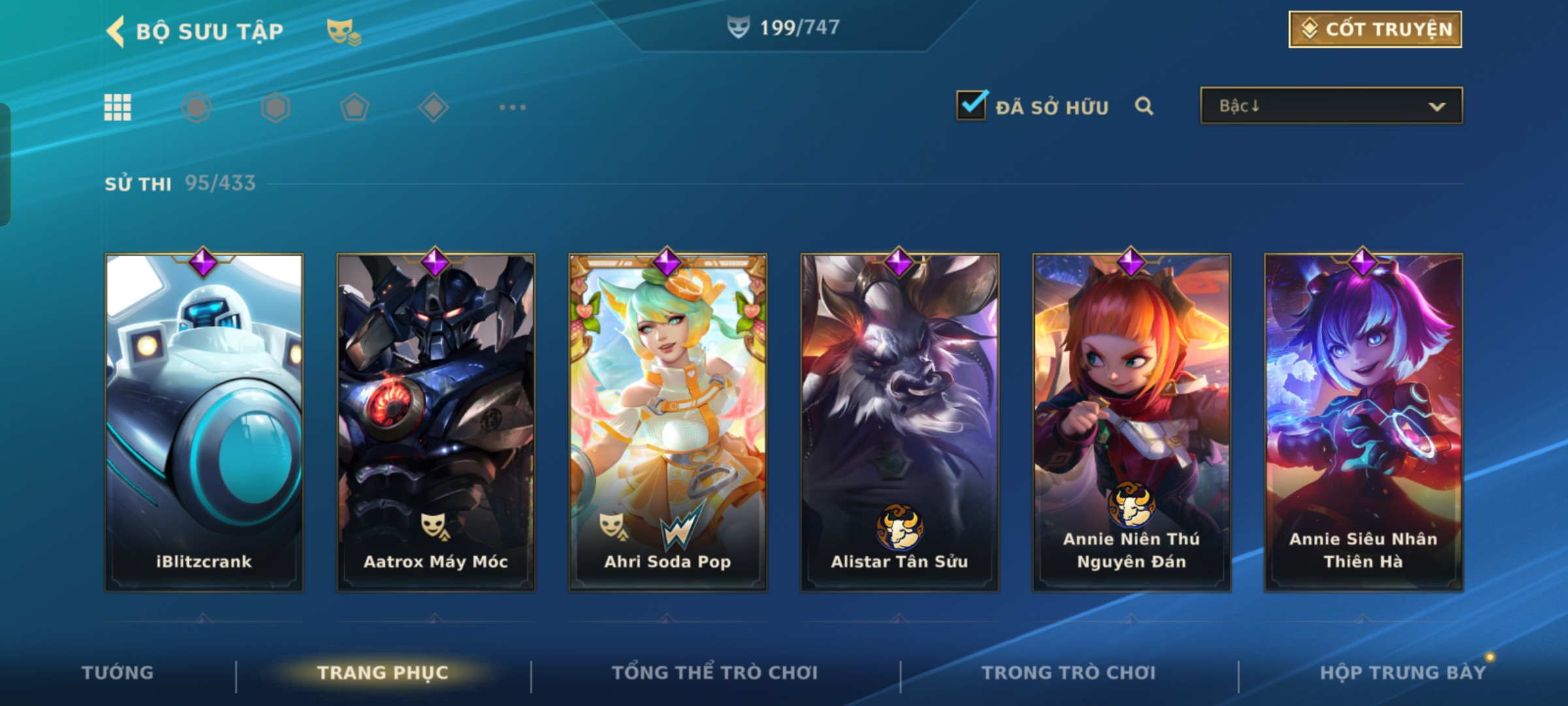
Task: Open the Ahri Soda Pop skin card
Action: coord(668,422)
